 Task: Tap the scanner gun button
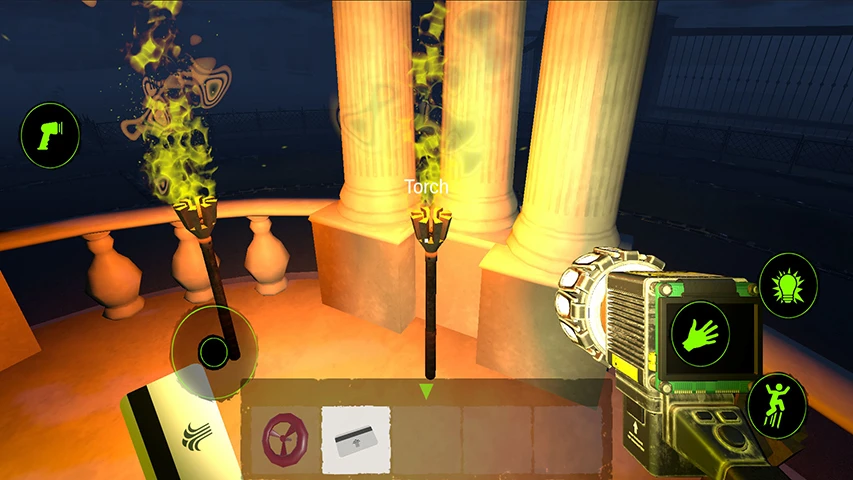pyautogui.click(x=50, y=135)
